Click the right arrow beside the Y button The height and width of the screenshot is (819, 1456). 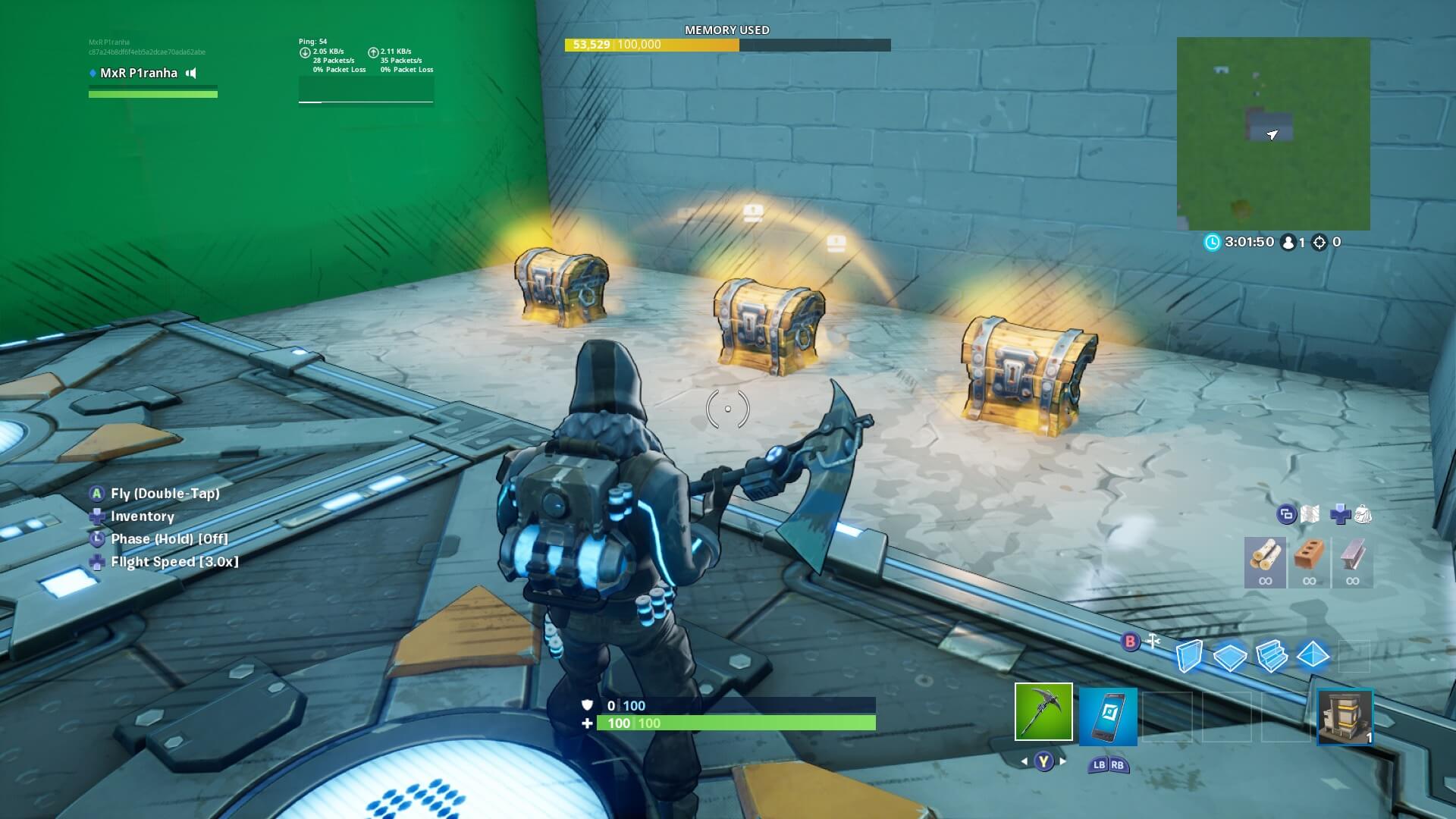pos(1062,761)
